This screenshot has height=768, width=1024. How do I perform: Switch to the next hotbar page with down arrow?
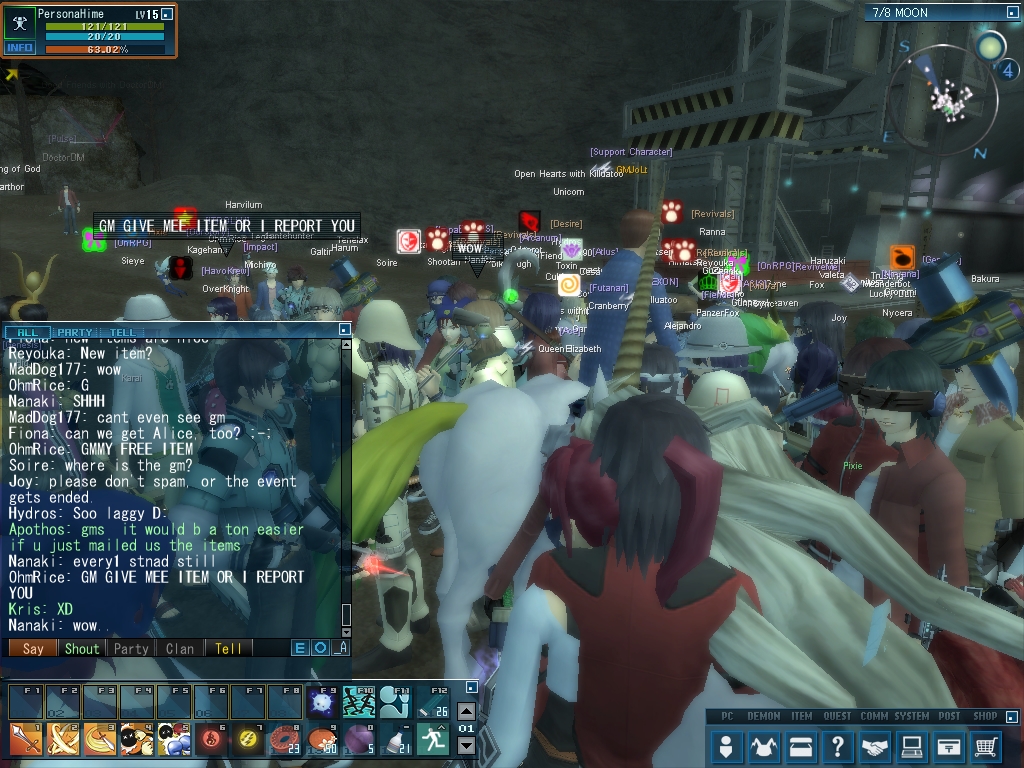(x=466, y=745)
